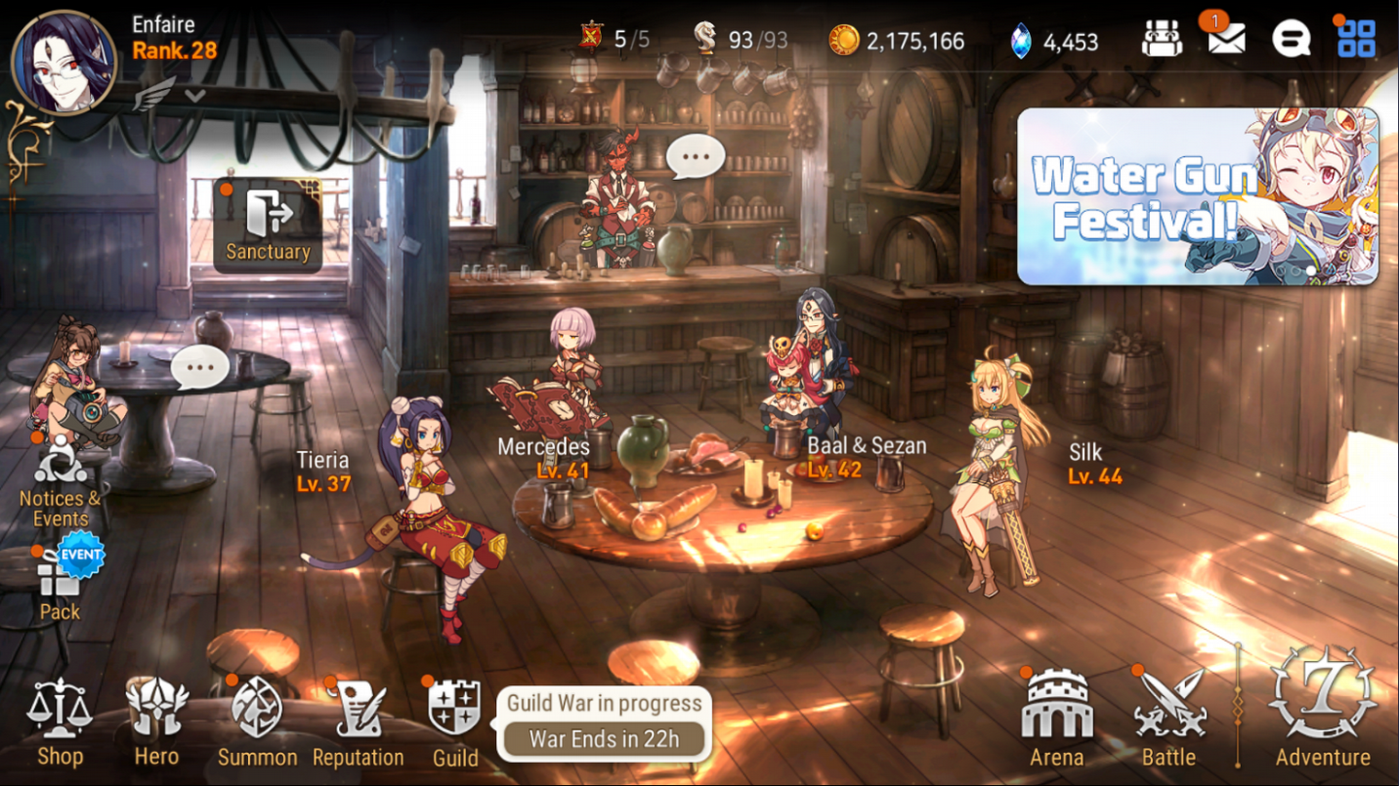Screen dimensions: 1399x786
Task: Open the chat bubble icon
Action: tap(1291, 40)
